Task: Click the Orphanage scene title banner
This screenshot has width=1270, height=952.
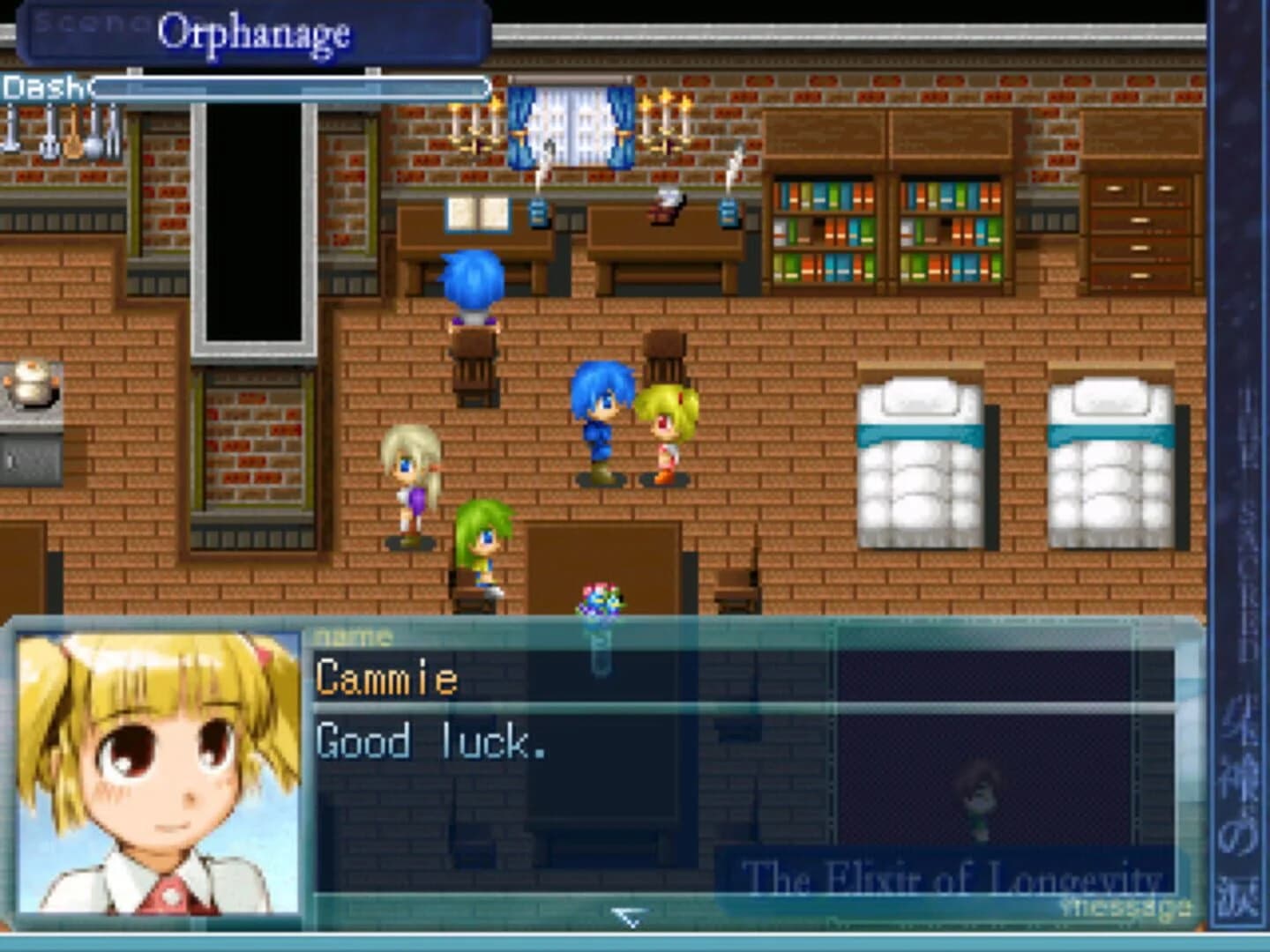Action: [x=254, y=35]
